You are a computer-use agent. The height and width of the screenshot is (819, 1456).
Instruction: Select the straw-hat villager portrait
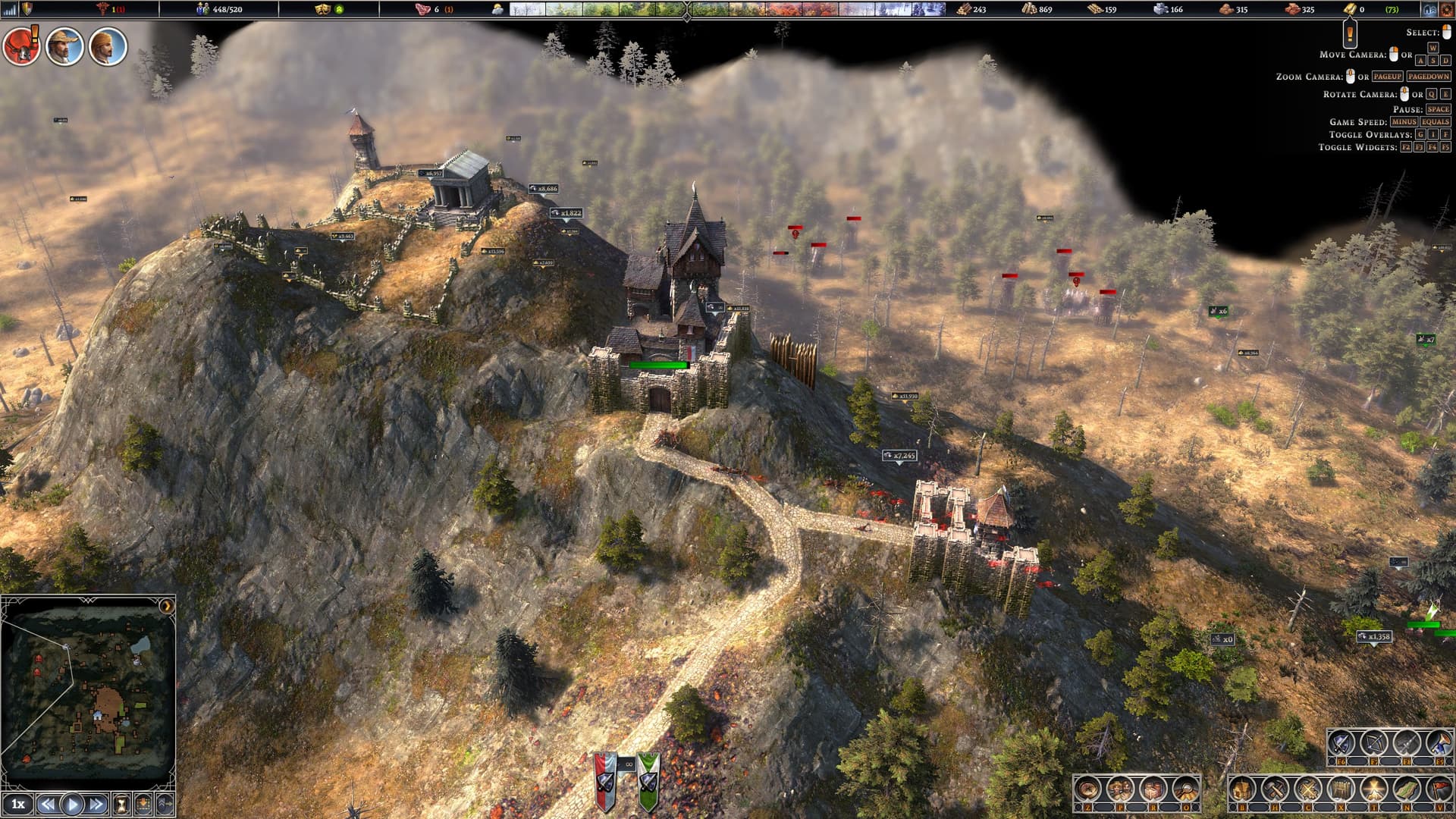click(64, 47)
